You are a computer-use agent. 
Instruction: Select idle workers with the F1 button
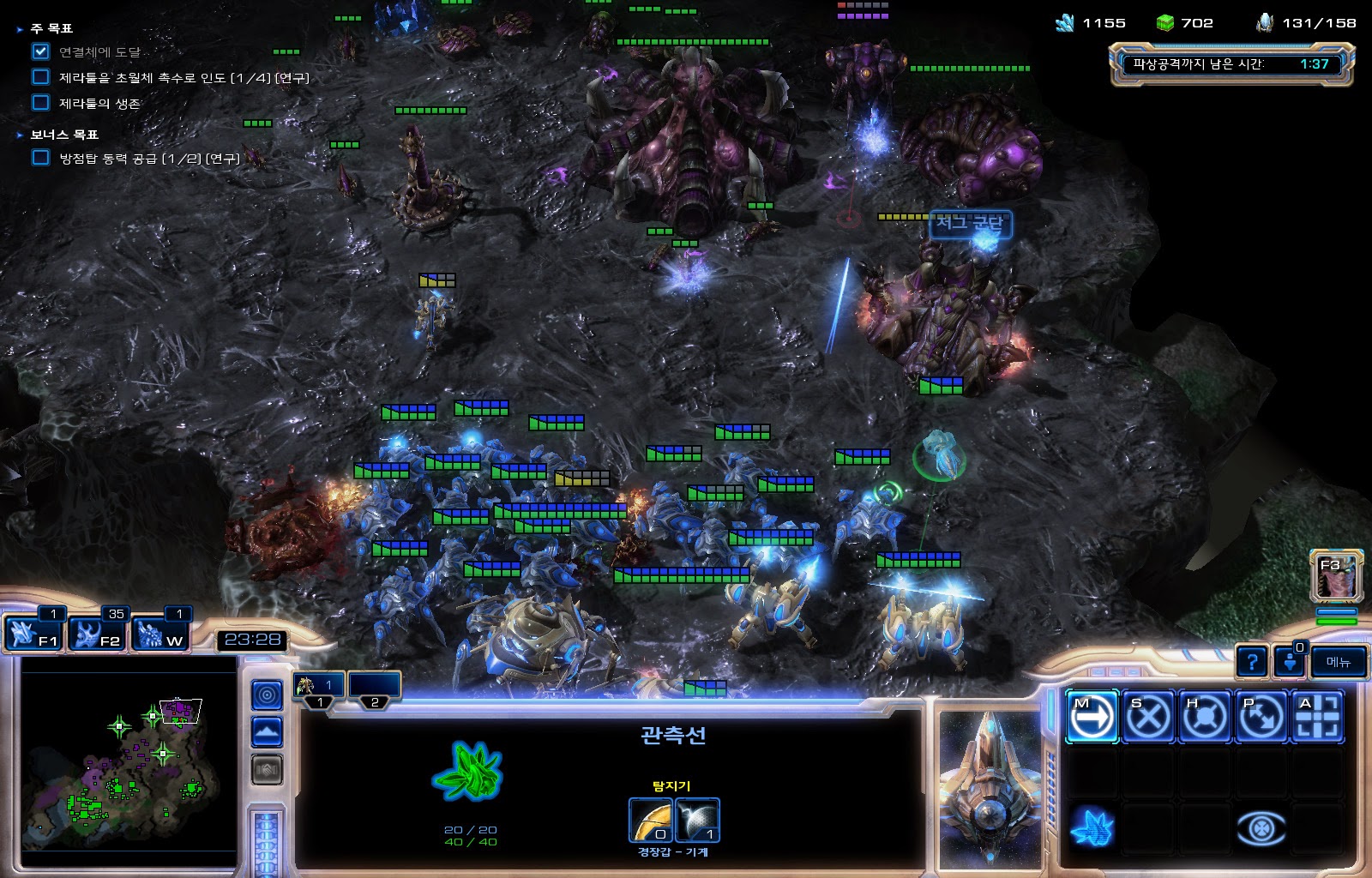pos(34,634)
